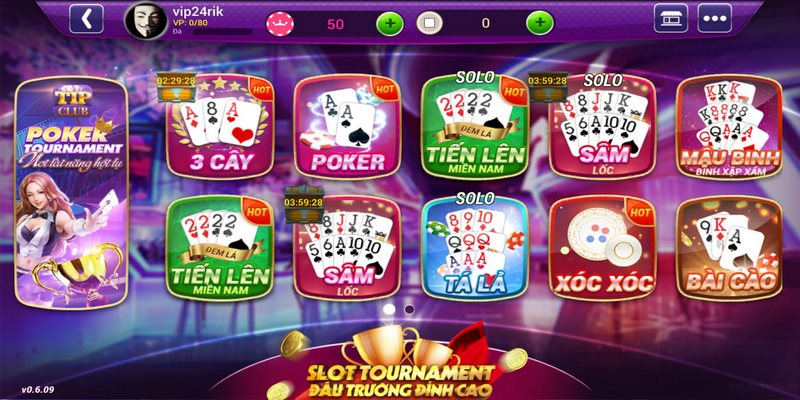Show more options via three-dots button

click(x=714, y=18)
